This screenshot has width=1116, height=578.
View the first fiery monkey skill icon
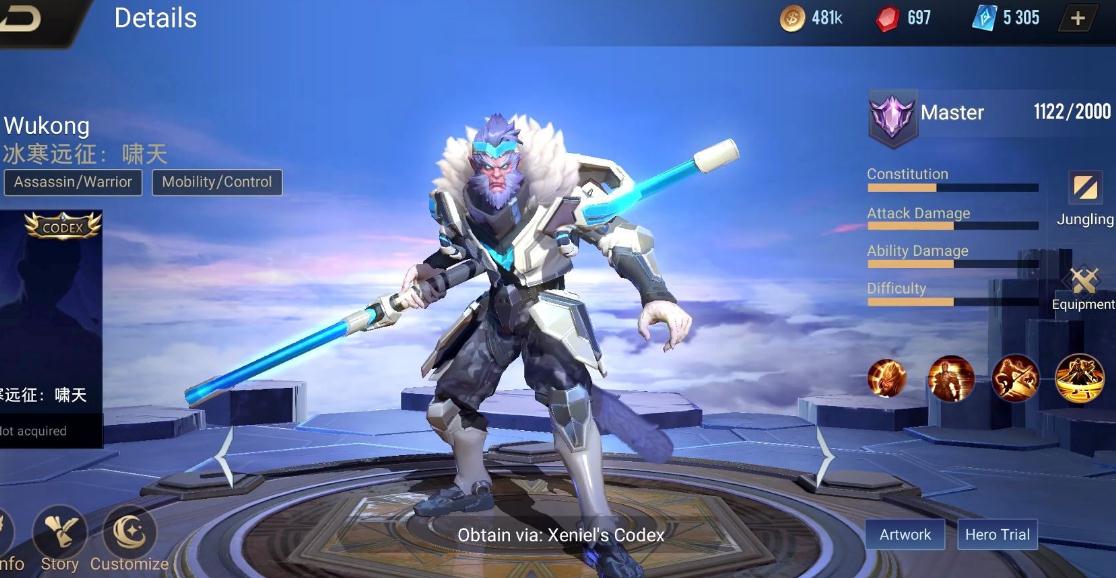click(887, 379)
